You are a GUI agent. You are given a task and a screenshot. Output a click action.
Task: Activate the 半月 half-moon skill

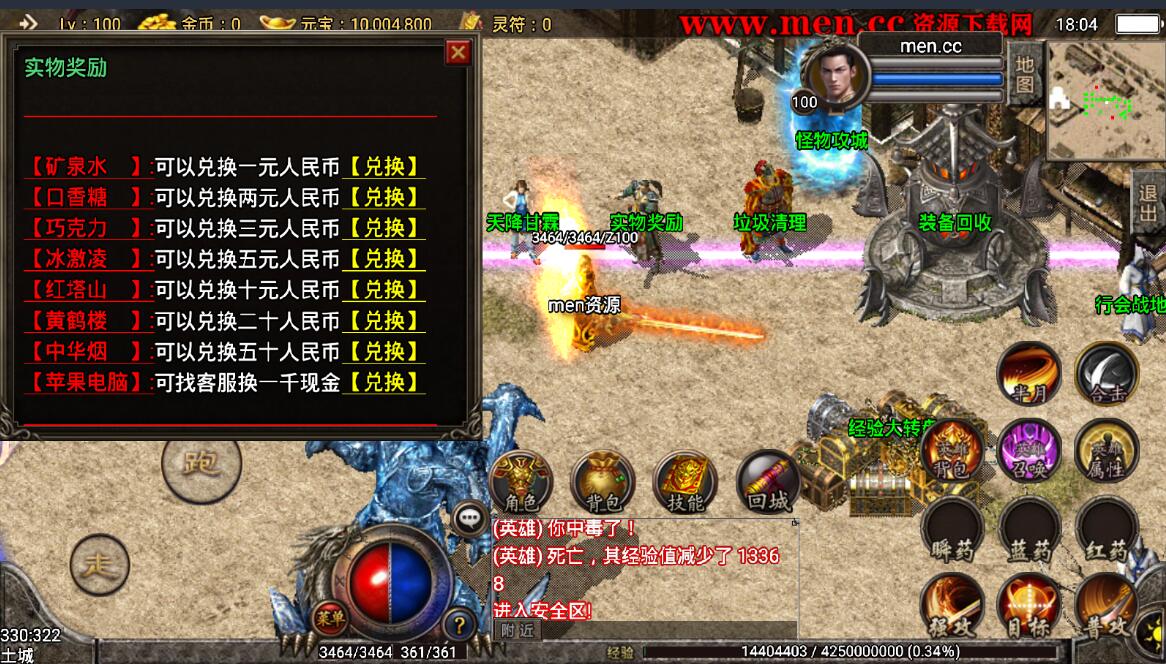(1029, 374)
